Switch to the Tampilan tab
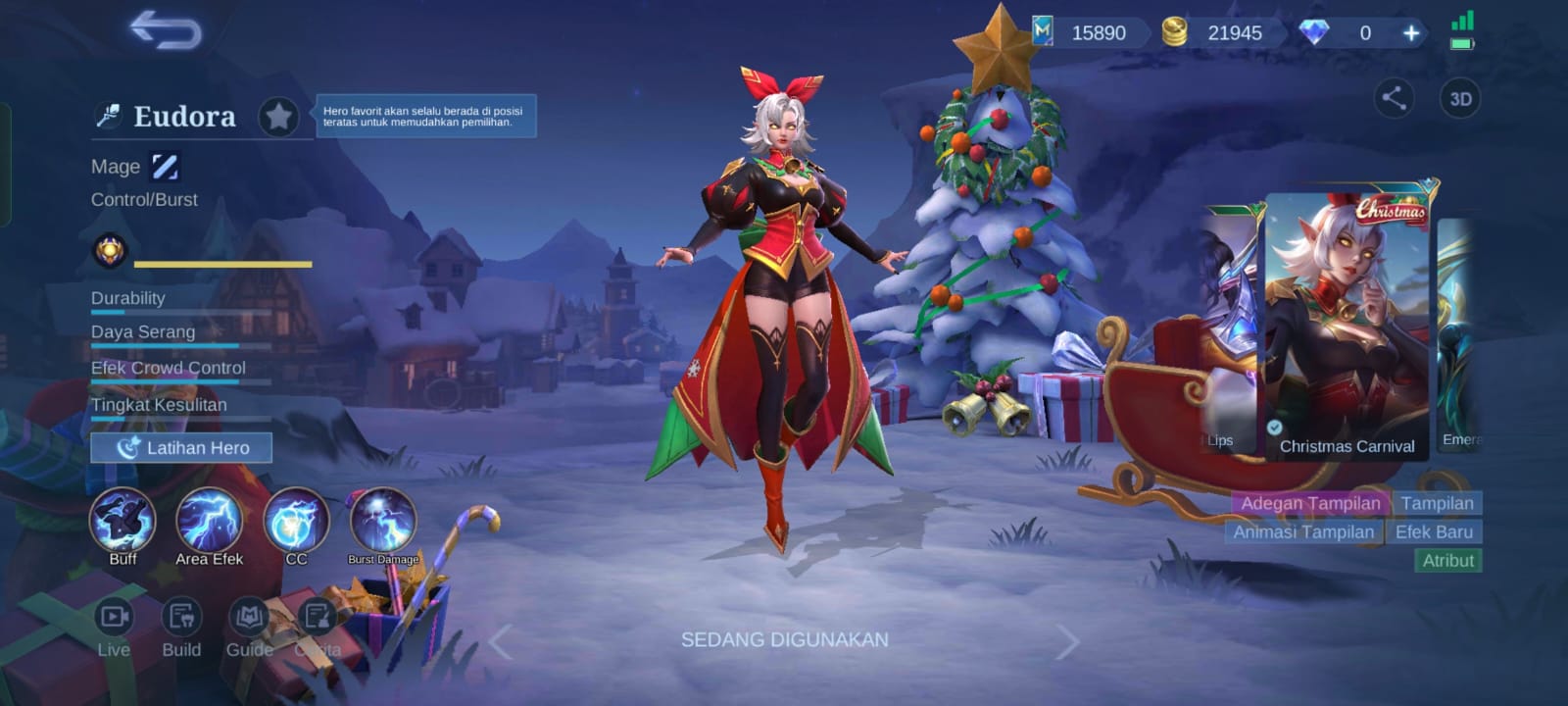The height and width of the screenshot is (706, 1568). (x=1440, y=502)
